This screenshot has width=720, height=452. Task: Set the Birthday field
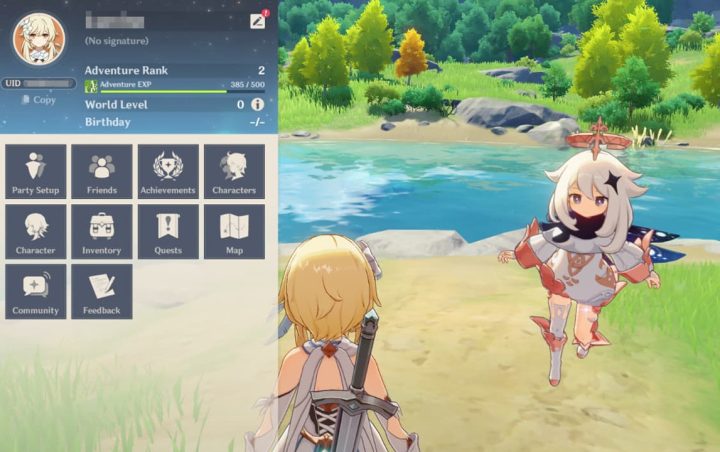click(x=257, y=122)
